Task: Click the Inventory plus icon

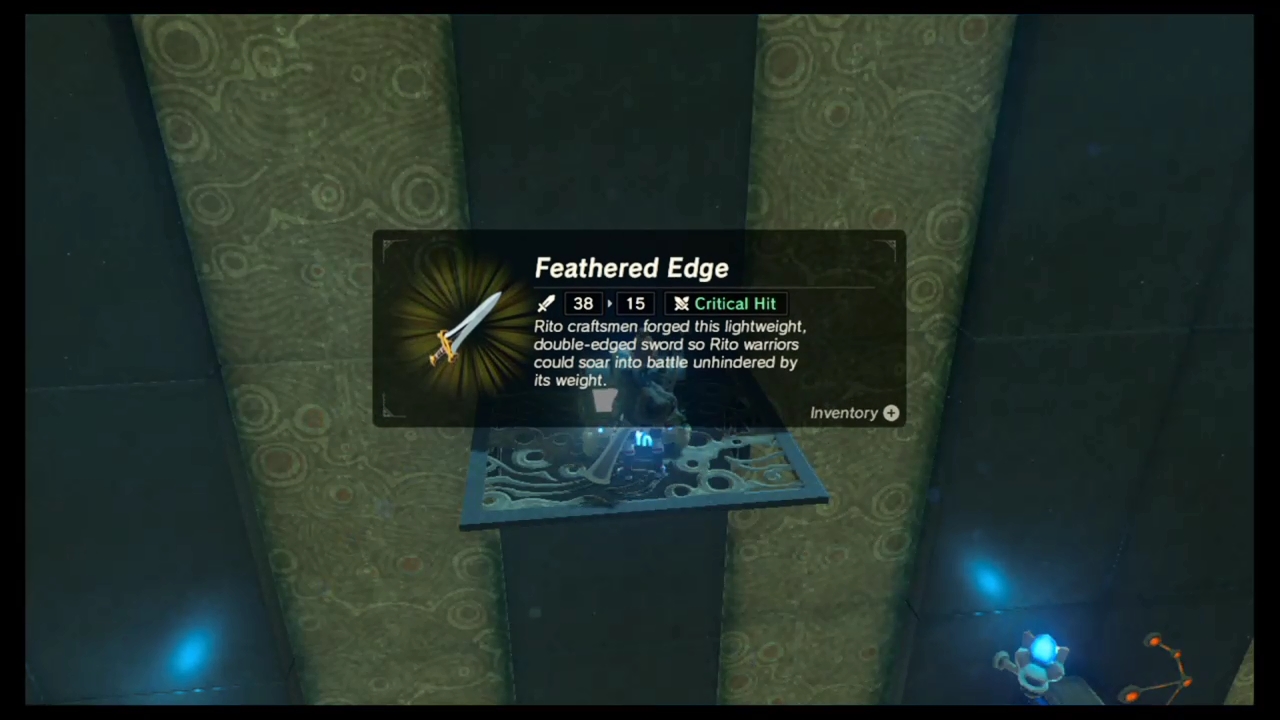Action: [x=890, y=412]
